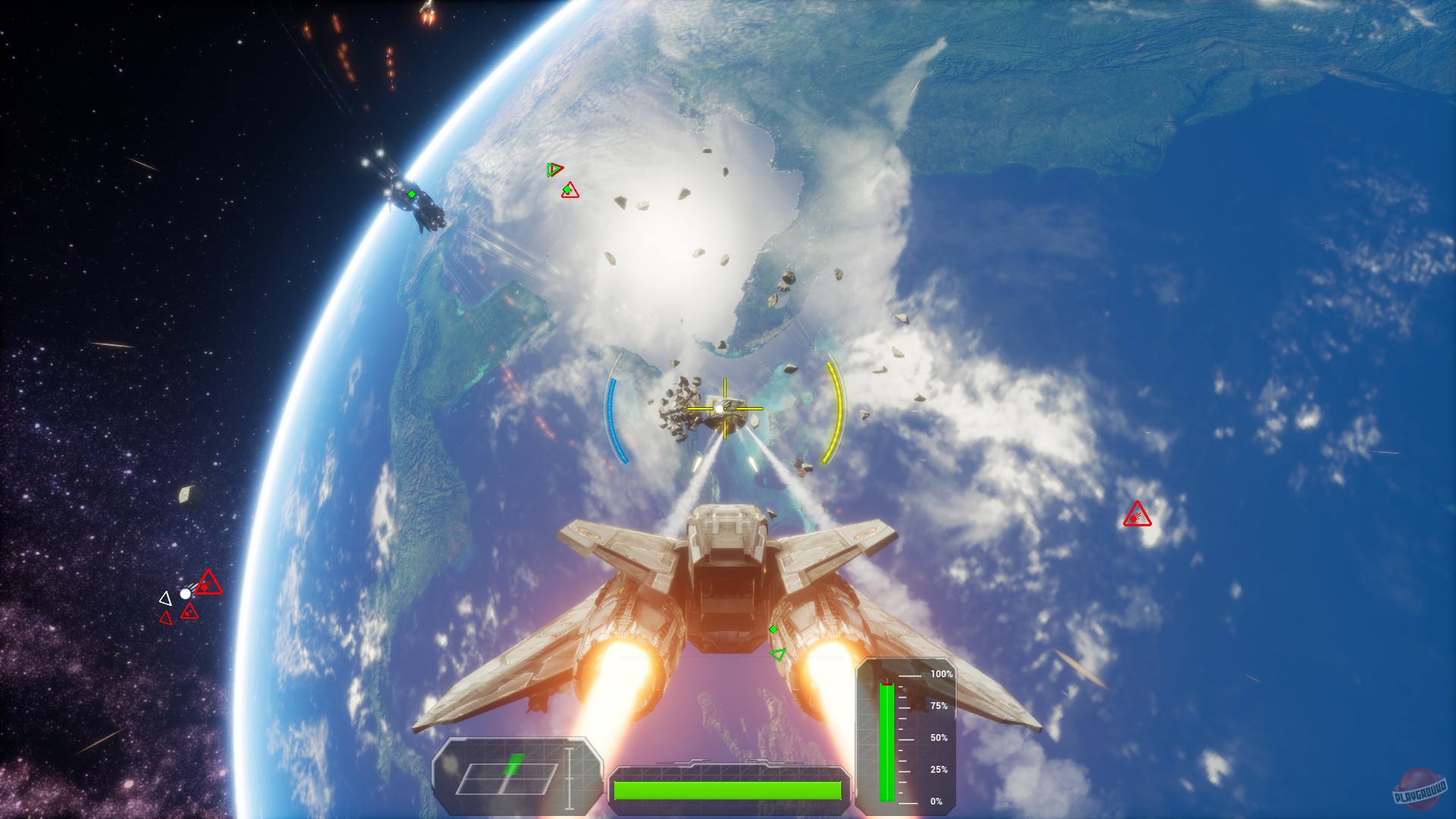Click the green diamond marker on the capital ship
The width and height of the screenshot is (1456, 819).
pos(410,195)
